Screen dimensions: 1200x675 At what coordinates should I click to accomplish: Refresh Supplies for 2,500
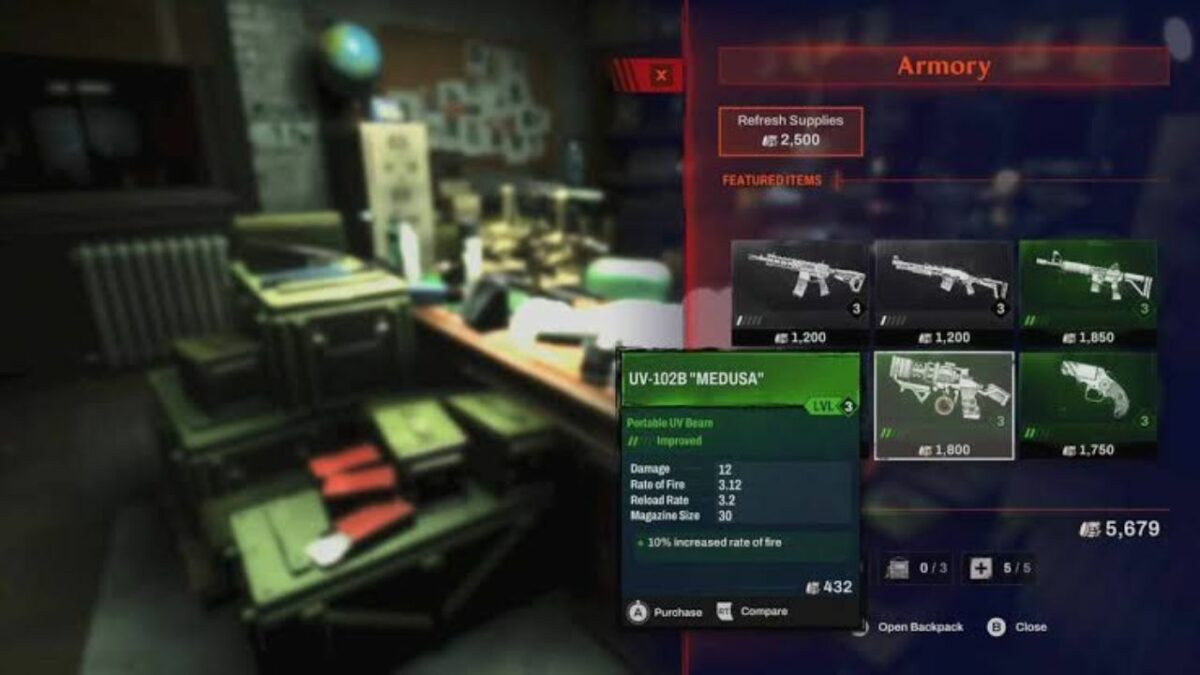(790, 131)
